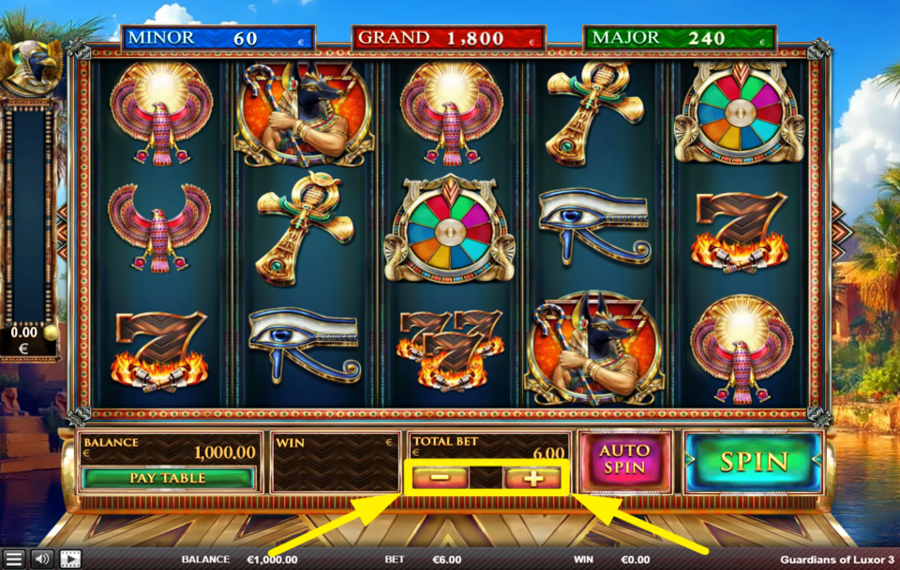Screen dimensions: 900x570
Task: Open the hamburger menu in the bottom bar
Action: pos(14,559)
